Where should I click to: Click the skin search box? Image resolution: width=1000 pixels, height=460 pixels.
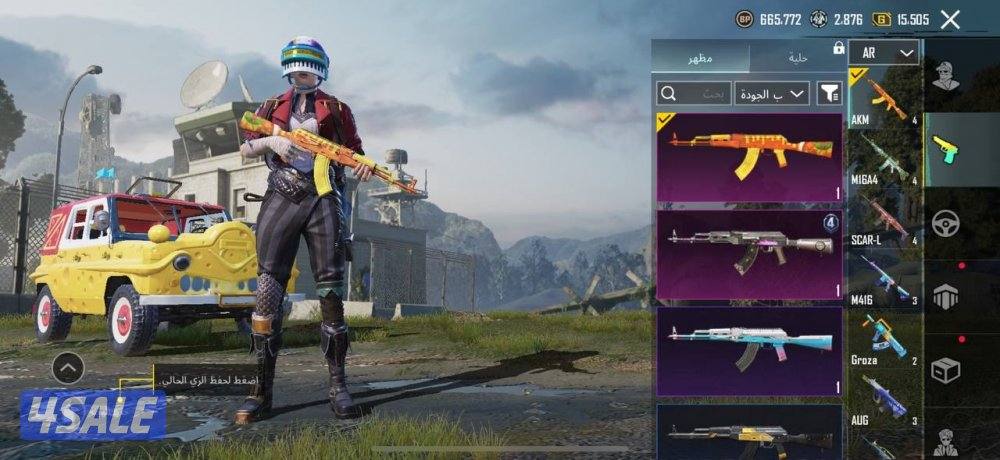[x=694, y=94]
